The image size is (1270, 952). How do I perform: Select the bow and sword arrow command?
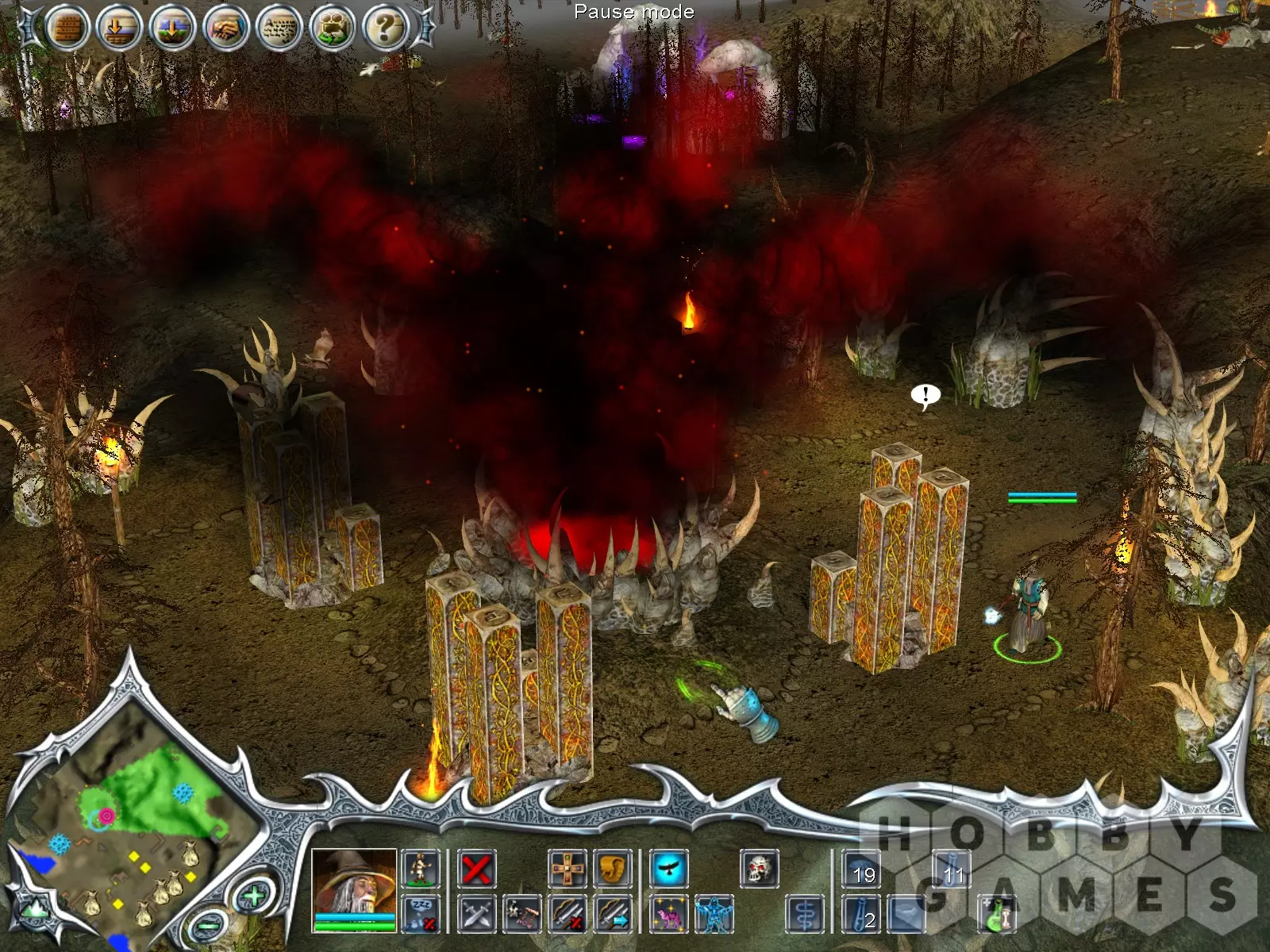click(x=612, y=914)
